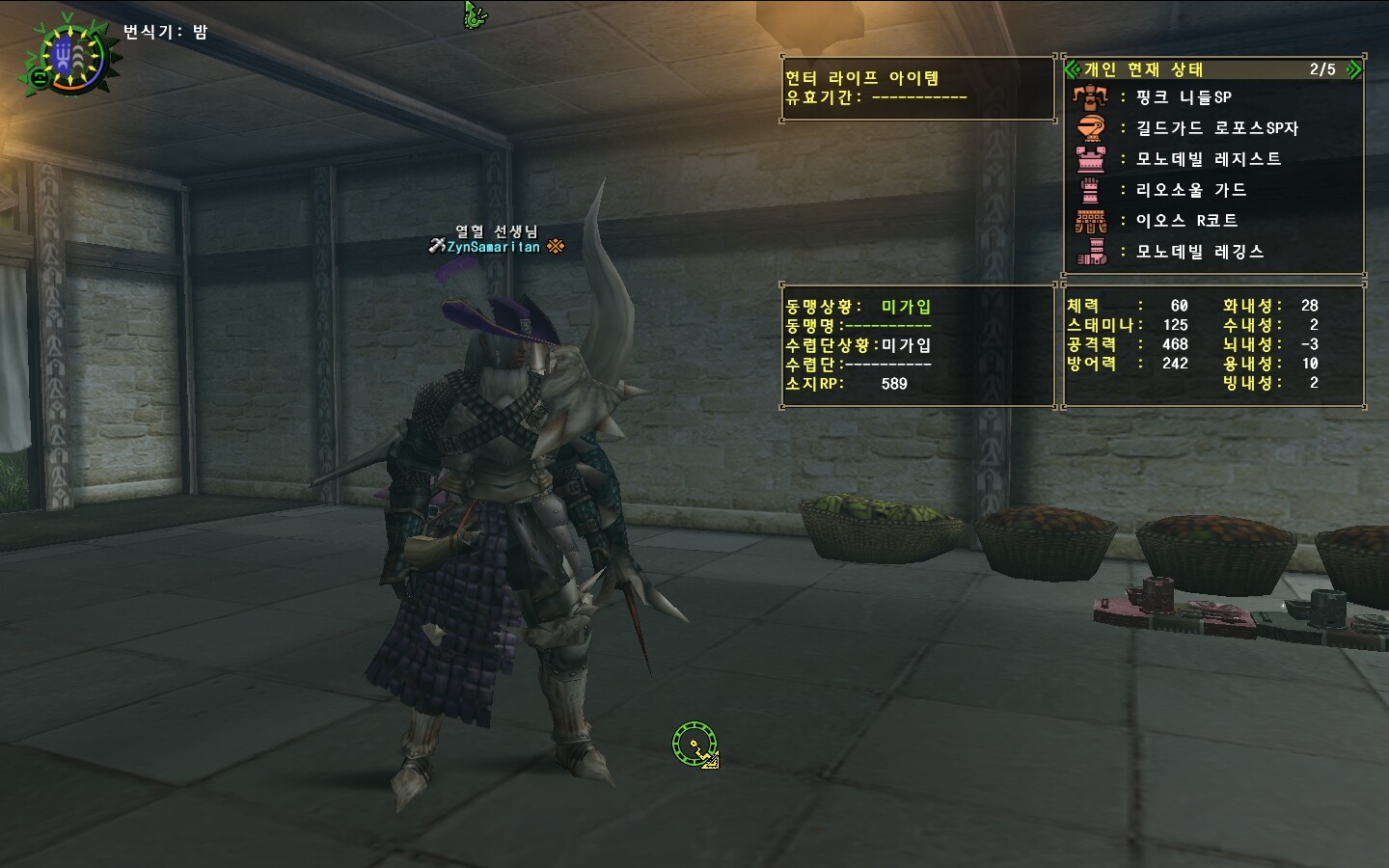Open the 헌터 라이프 아이템 info panel
The image size is (1389, 868).
point(917,88)
